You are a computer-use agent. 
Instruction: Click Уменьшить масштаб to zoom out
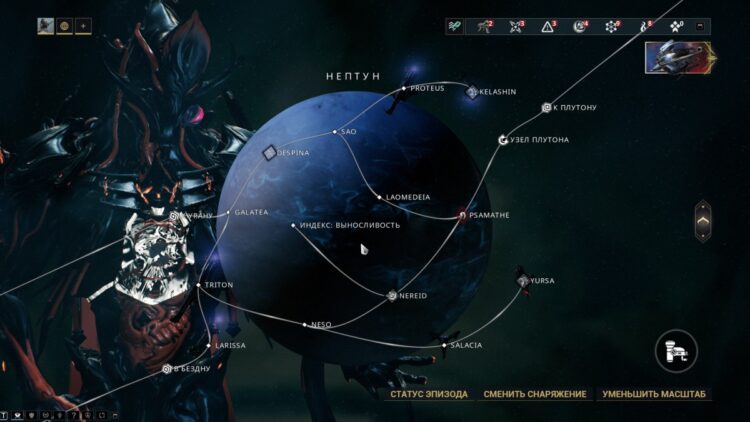pyautogui.click(x=654, y=394)
